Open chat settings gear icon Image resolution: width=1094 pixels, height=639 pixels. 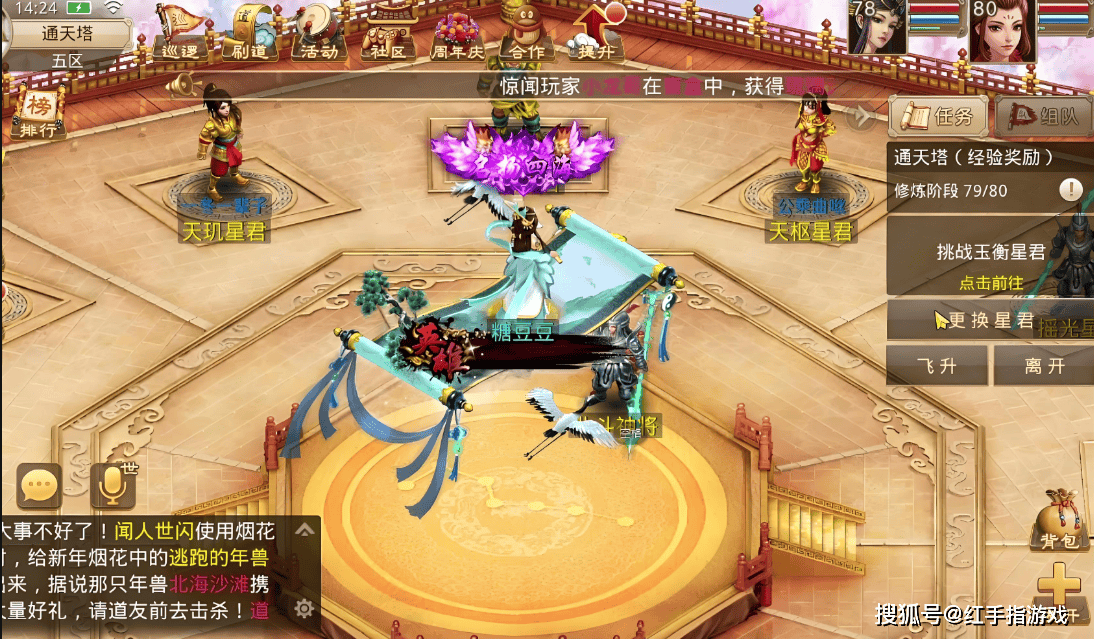(x=305, y=607)
